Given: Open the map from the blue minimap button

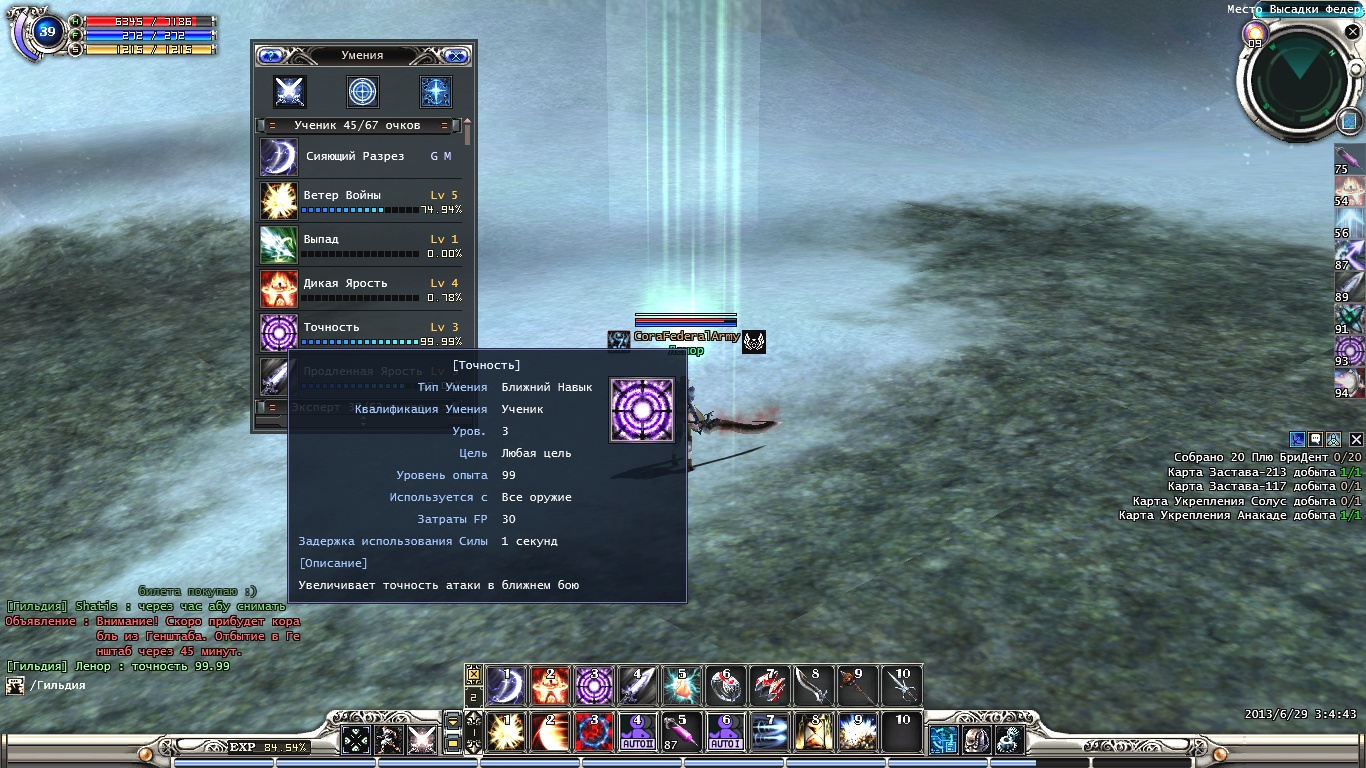Looking at the screenshot, I should 1347,121.
